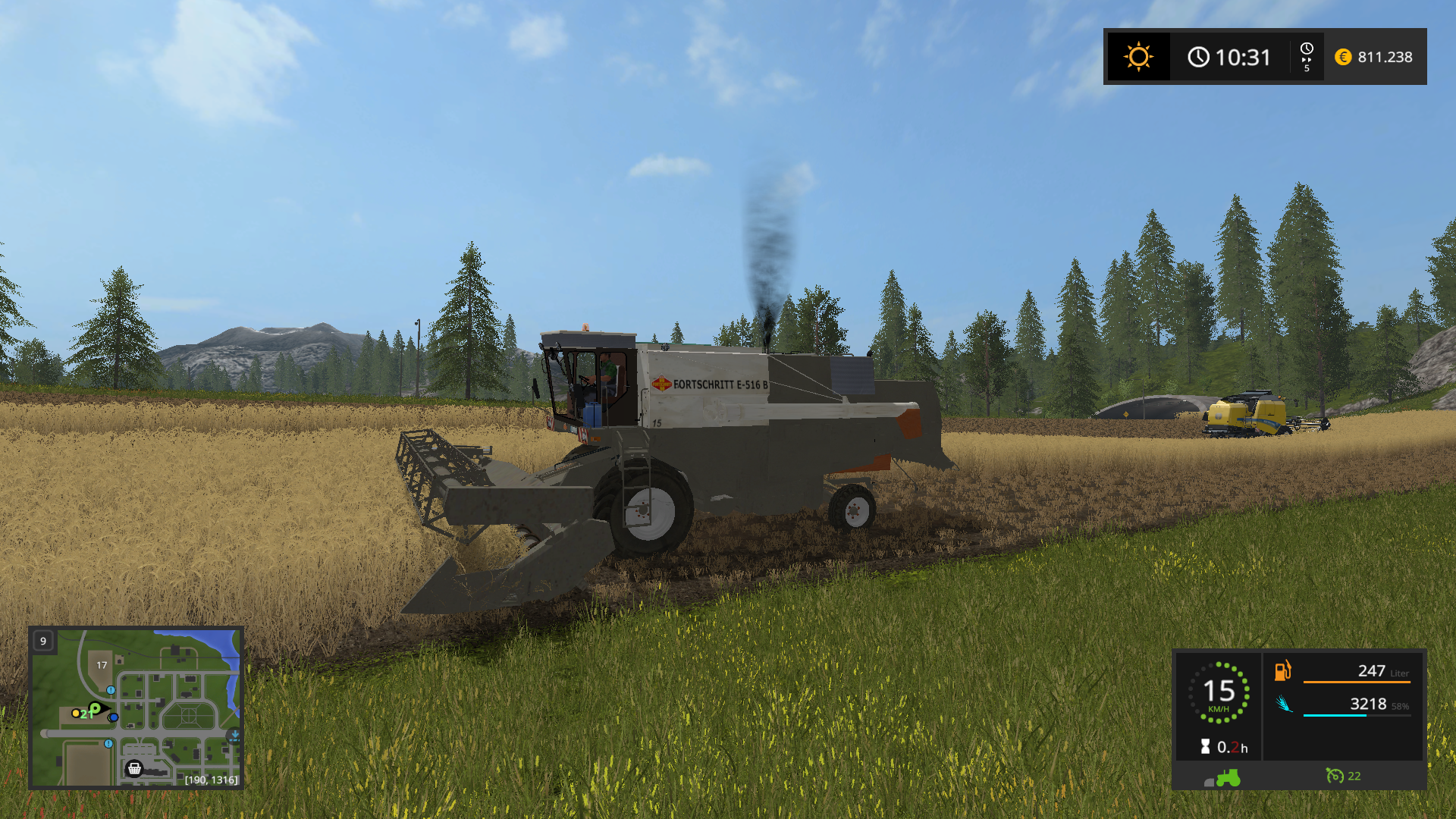Toggle the green cruise control icon
The height and width of the screenshot is (819, 1456).
1334,776
